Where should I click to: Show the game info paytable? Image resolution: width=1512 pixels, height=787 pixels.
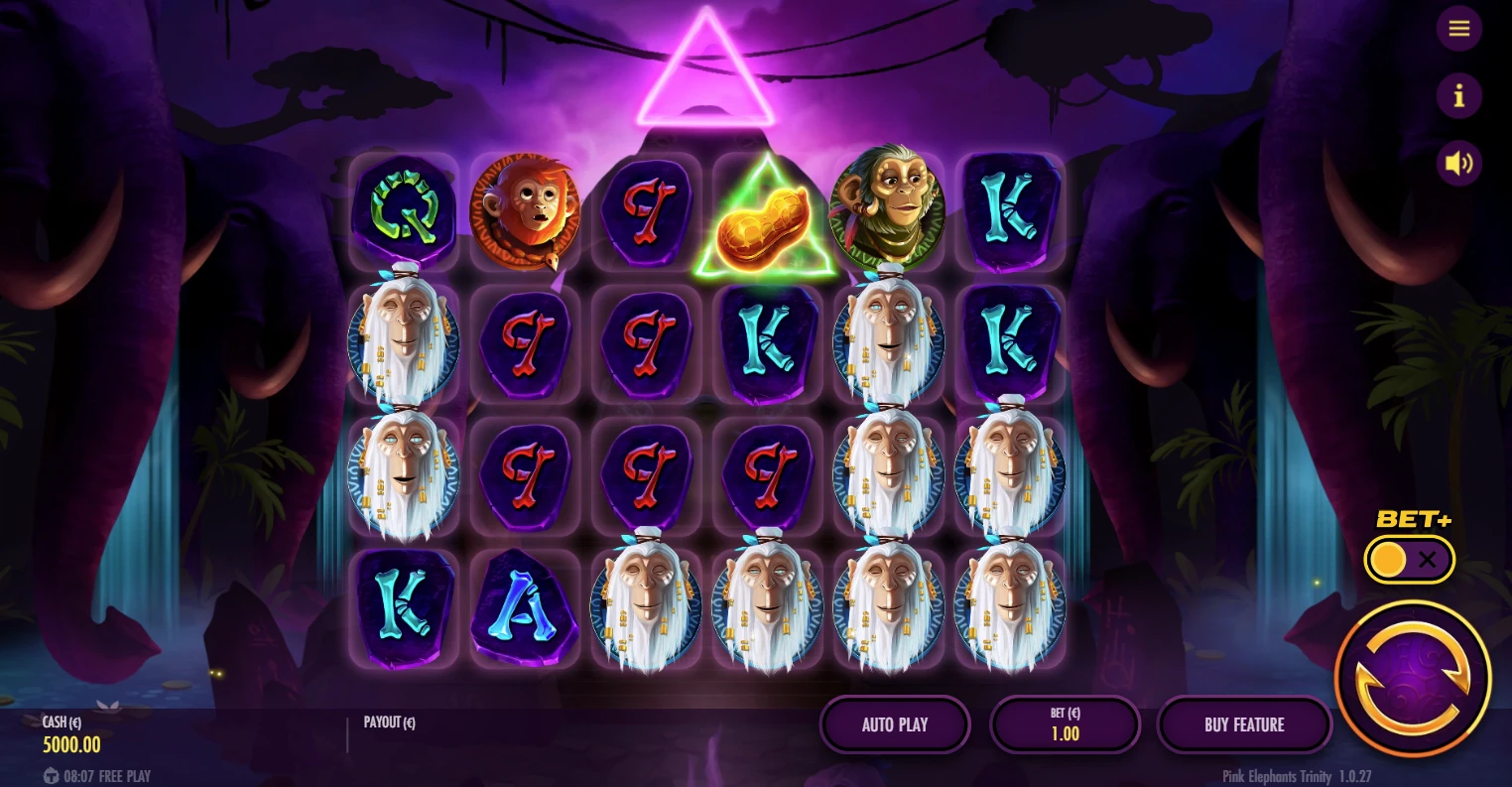(1458, 96)
